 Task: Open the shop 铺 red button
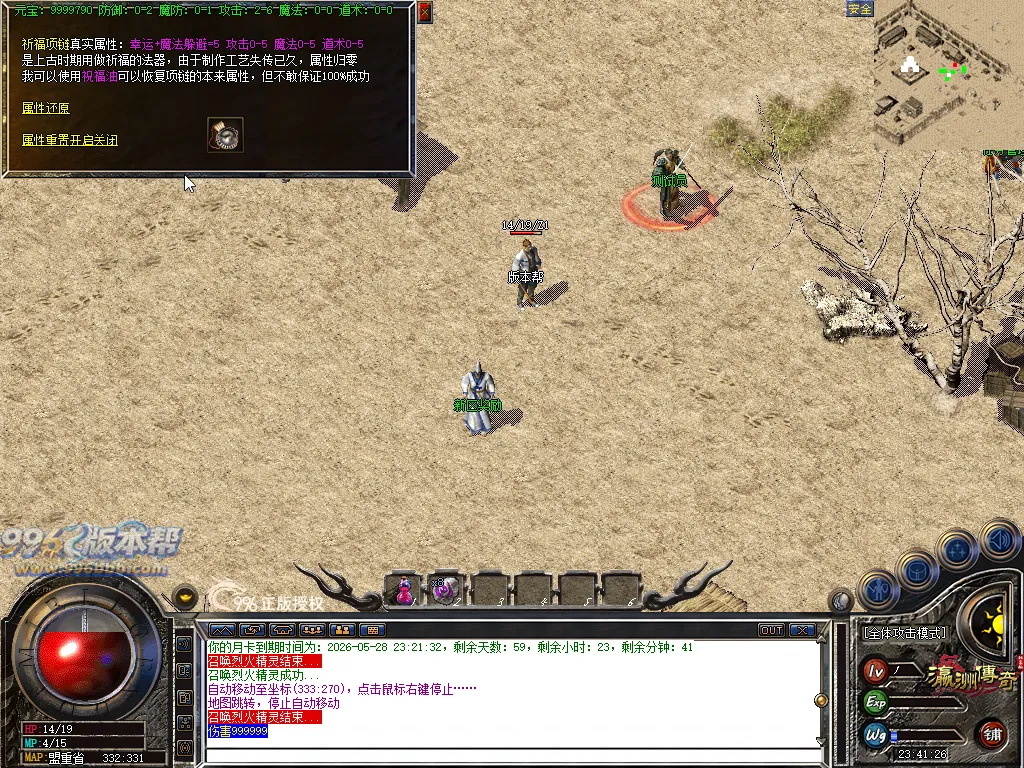(992, 734)
